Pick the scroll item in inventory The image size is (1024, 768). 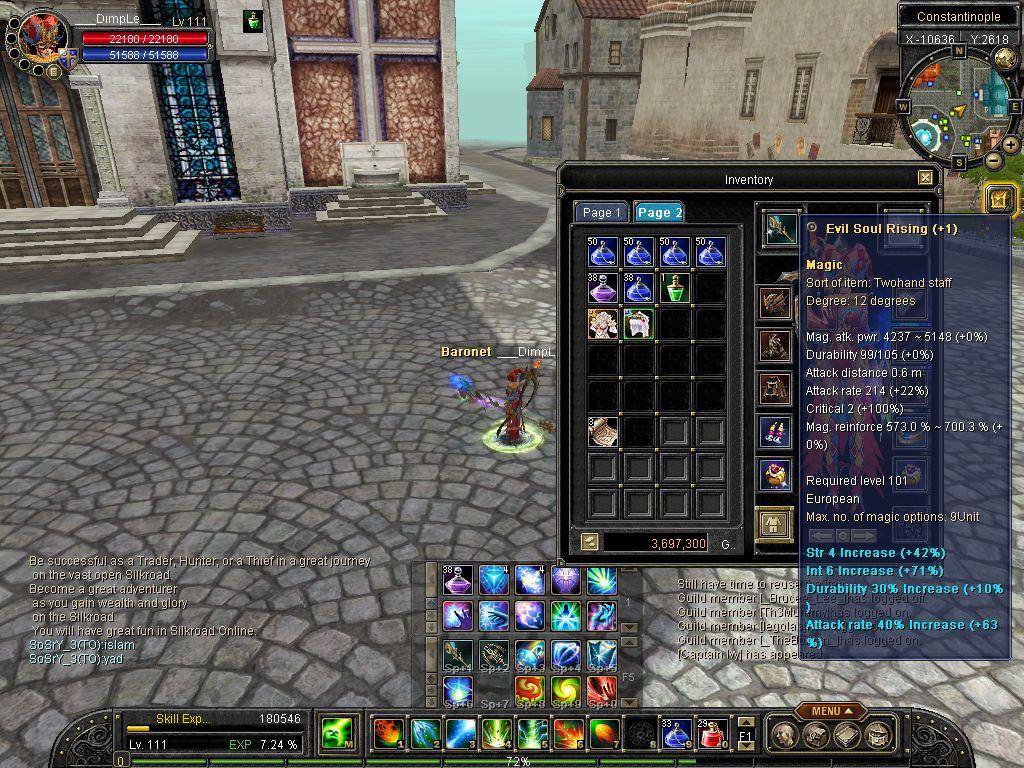coord(603,431)
